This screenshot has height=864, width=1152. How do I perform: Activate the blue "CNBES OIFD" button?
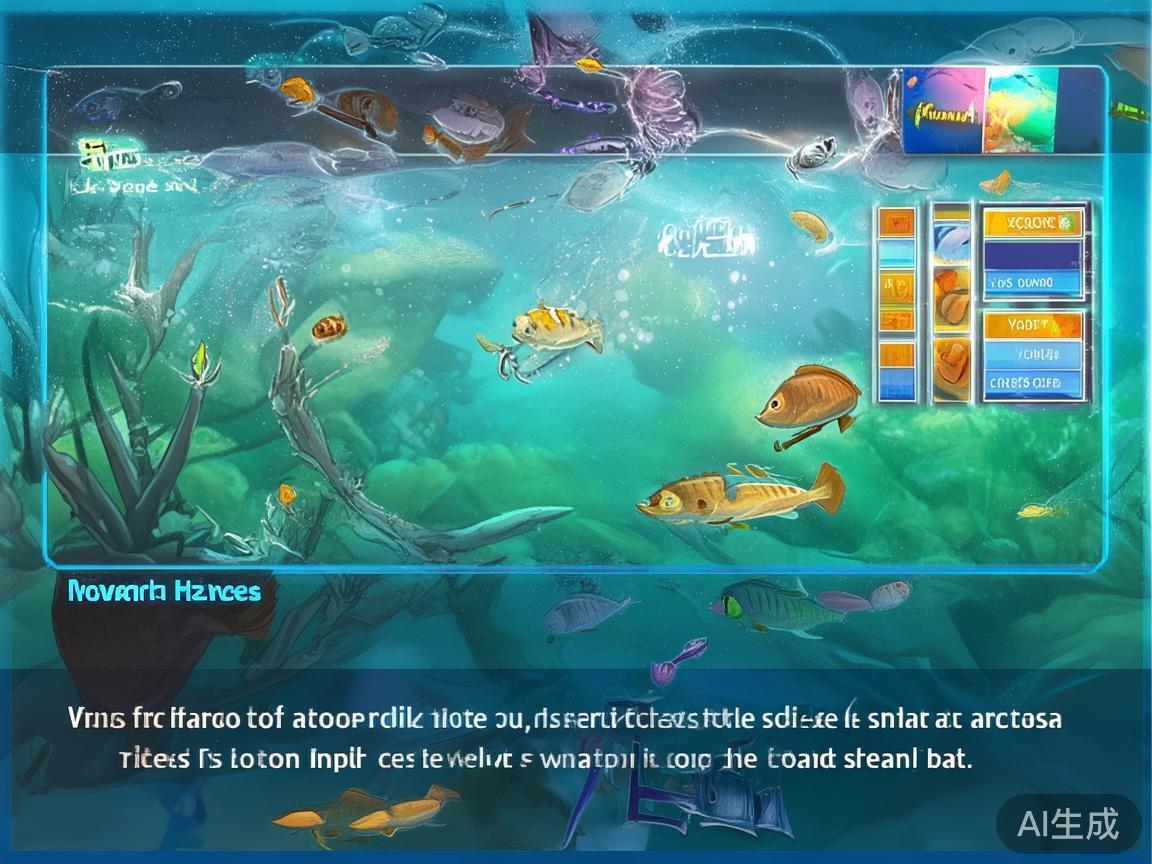click(1033, 382)
